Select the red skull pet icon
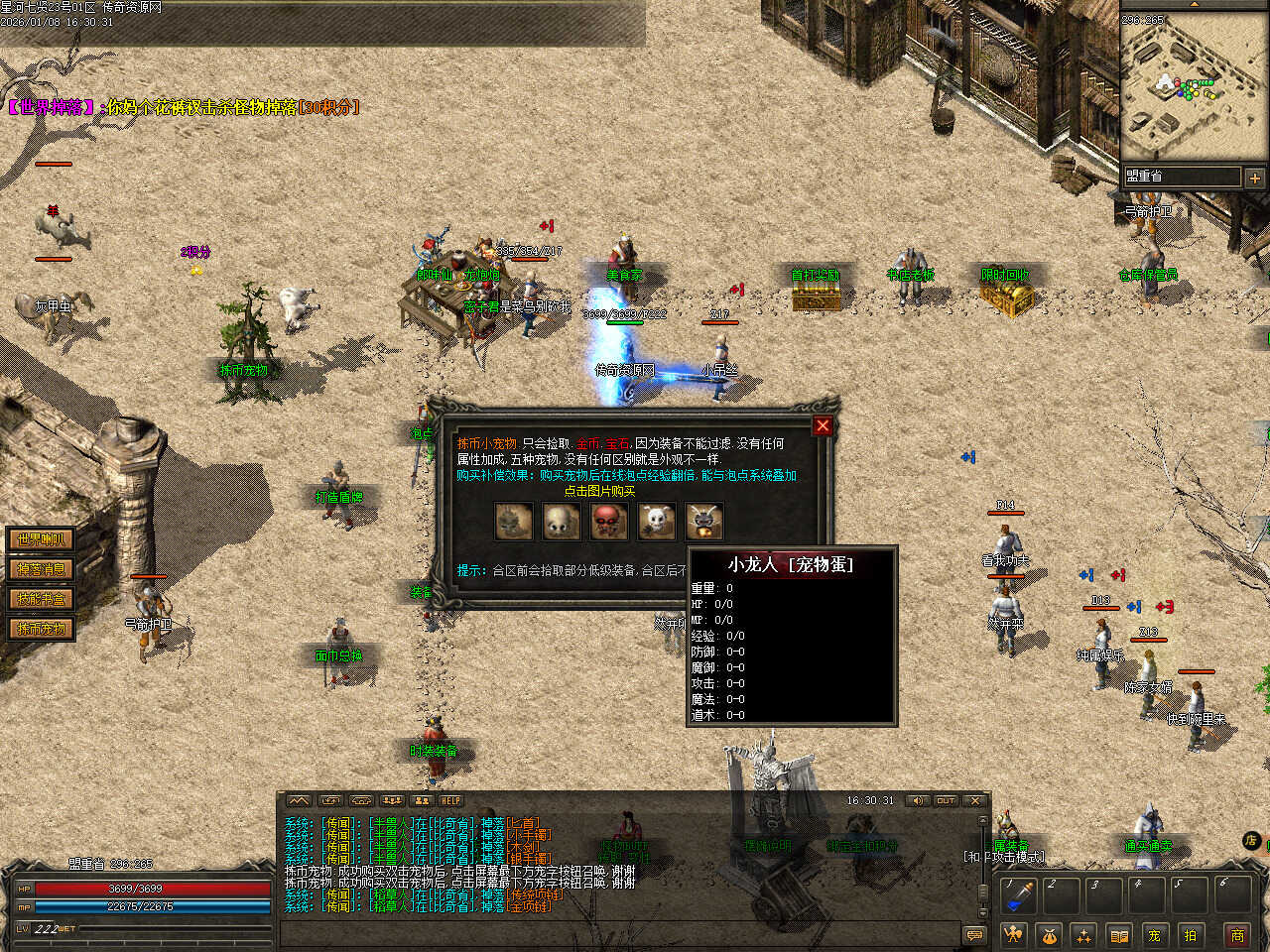 608,522
